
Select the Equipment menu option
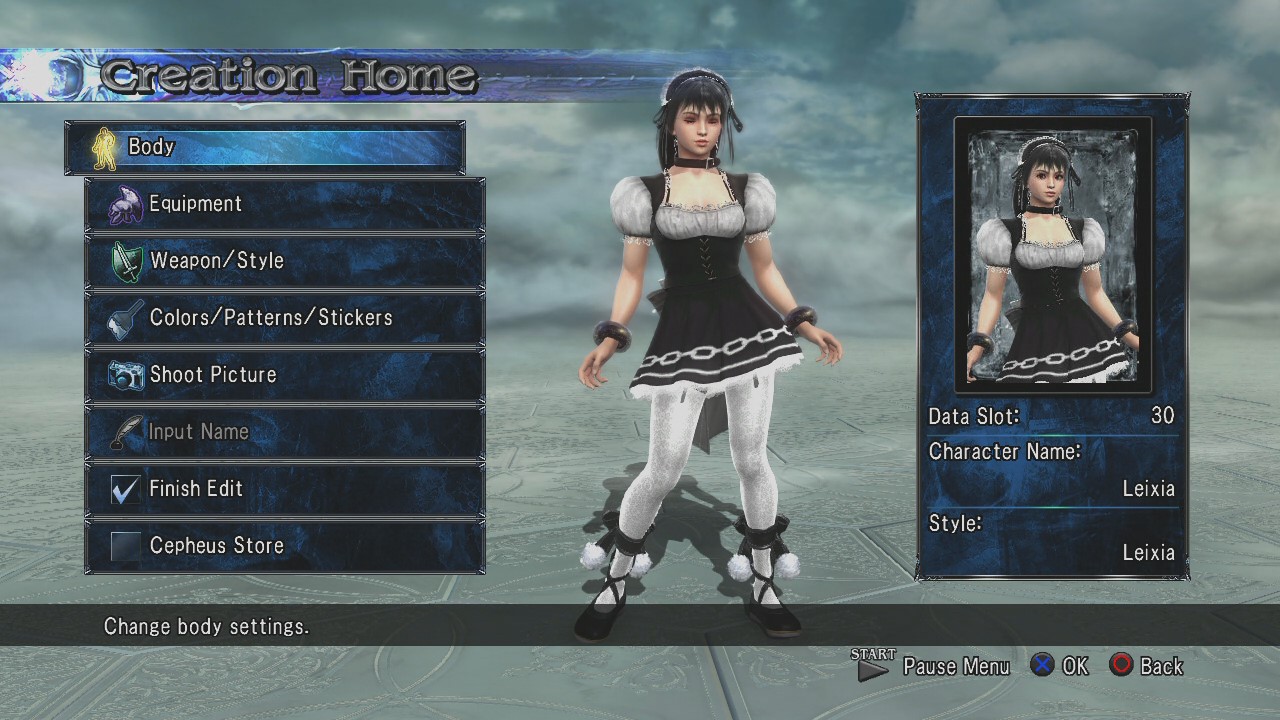tap(284, 204)
